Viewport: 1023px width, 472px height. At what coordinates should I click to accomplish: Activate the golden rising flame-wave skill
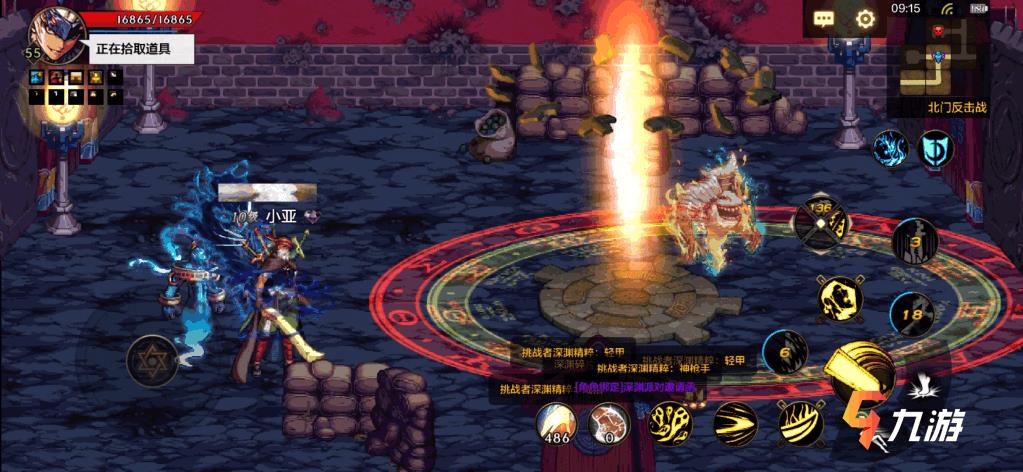[x=799, y=423]
